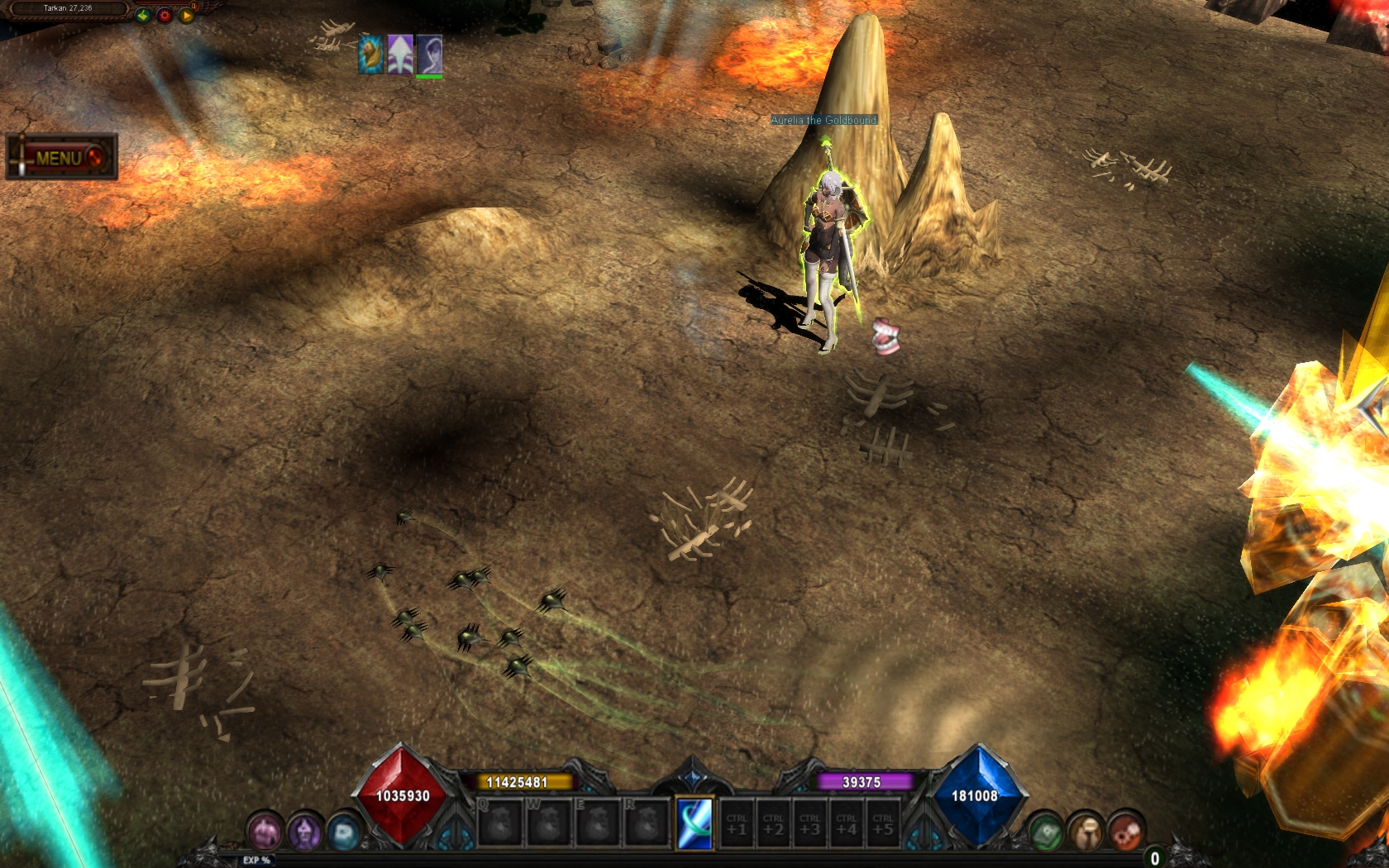This screenshot has width=1389, height=868.
Task: Click the hooded figure buff icon
Action: click(x=429, y=55)
